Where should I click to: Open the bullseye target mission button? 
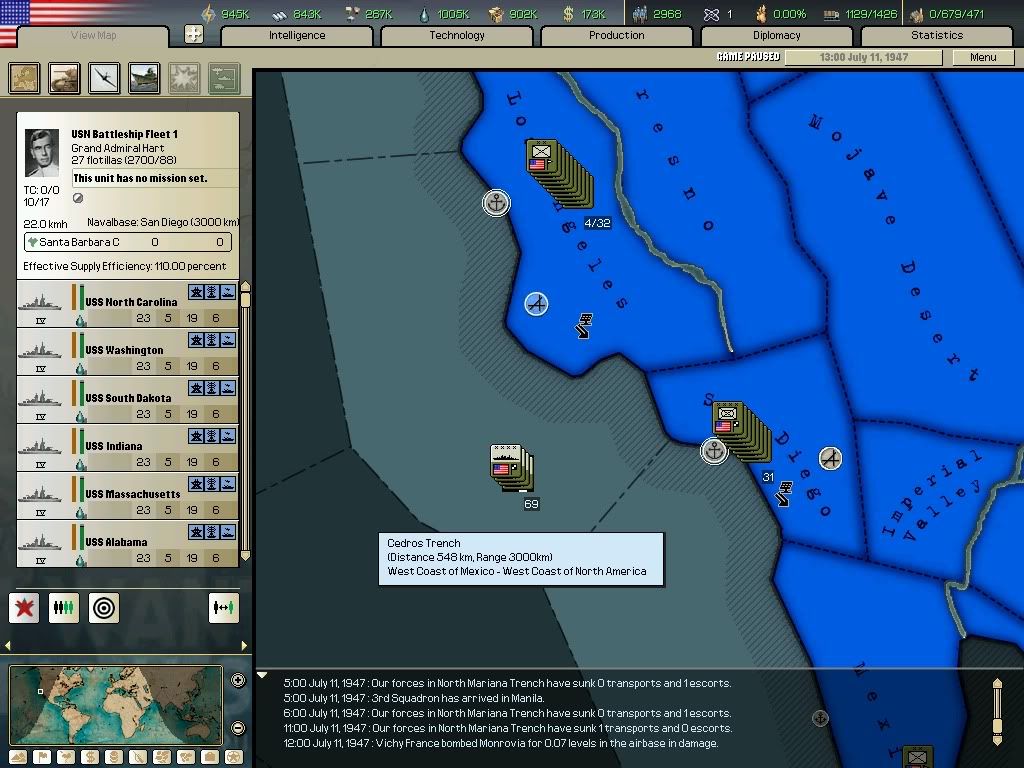click(104, 607)
